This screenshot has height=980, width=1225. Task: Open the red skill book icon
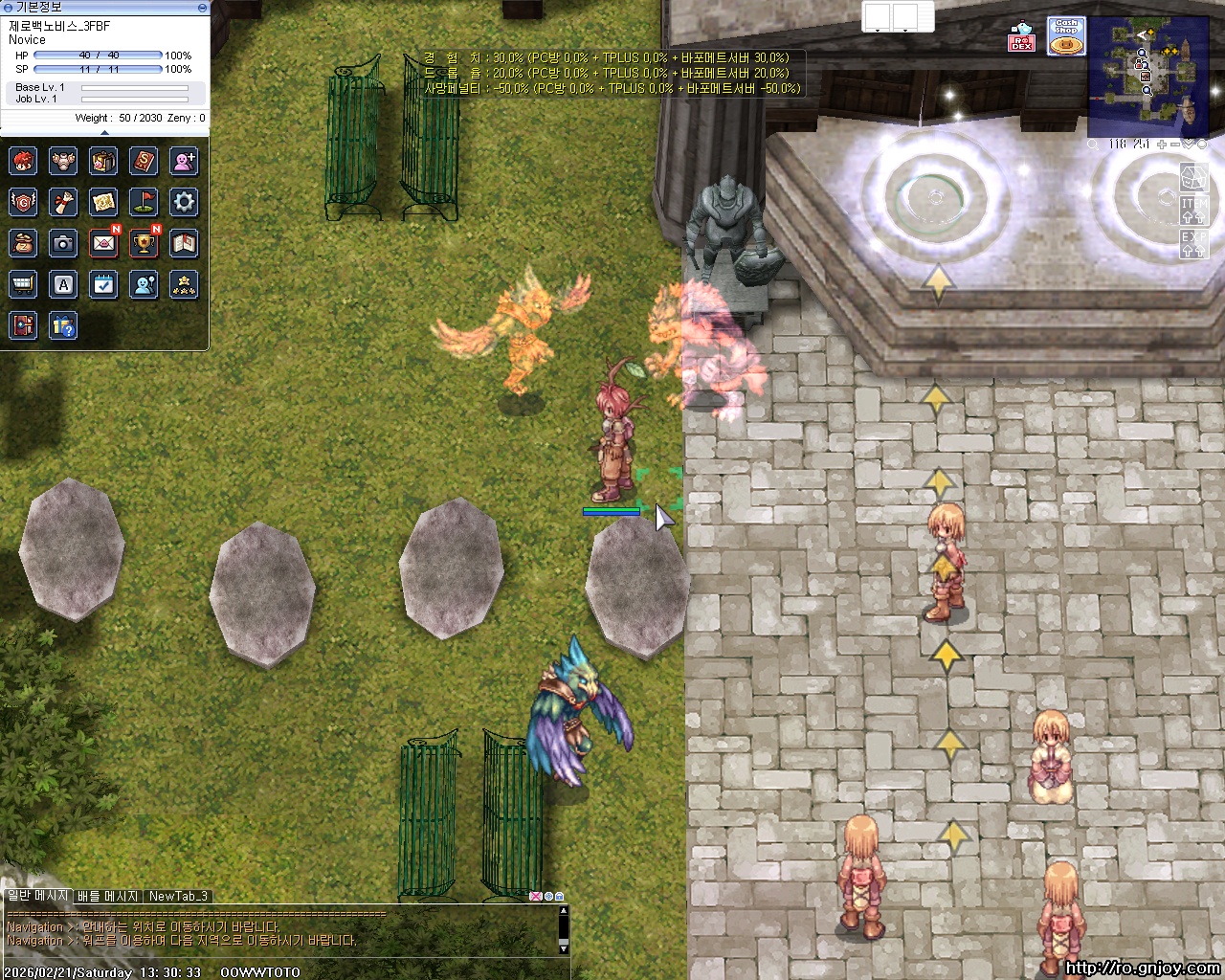click(144, 161)
